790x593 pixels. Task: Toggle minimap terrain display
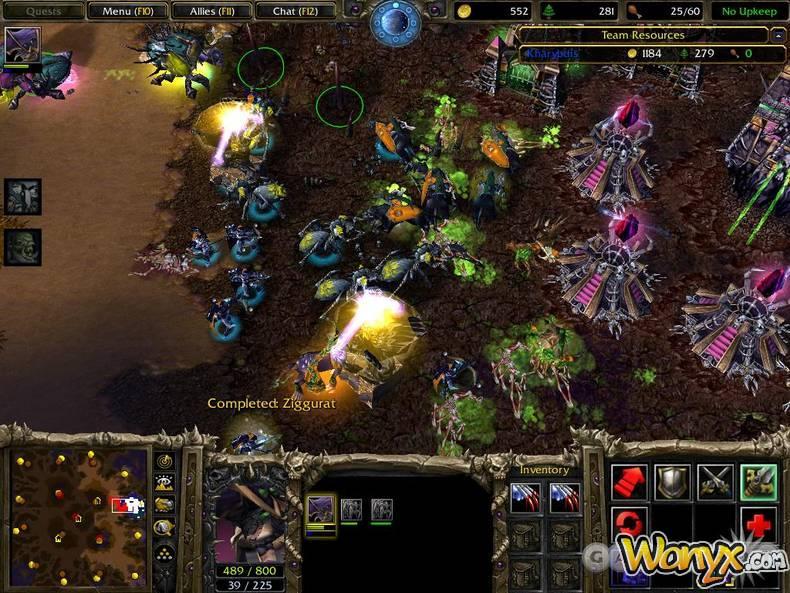tap(165, 482)
